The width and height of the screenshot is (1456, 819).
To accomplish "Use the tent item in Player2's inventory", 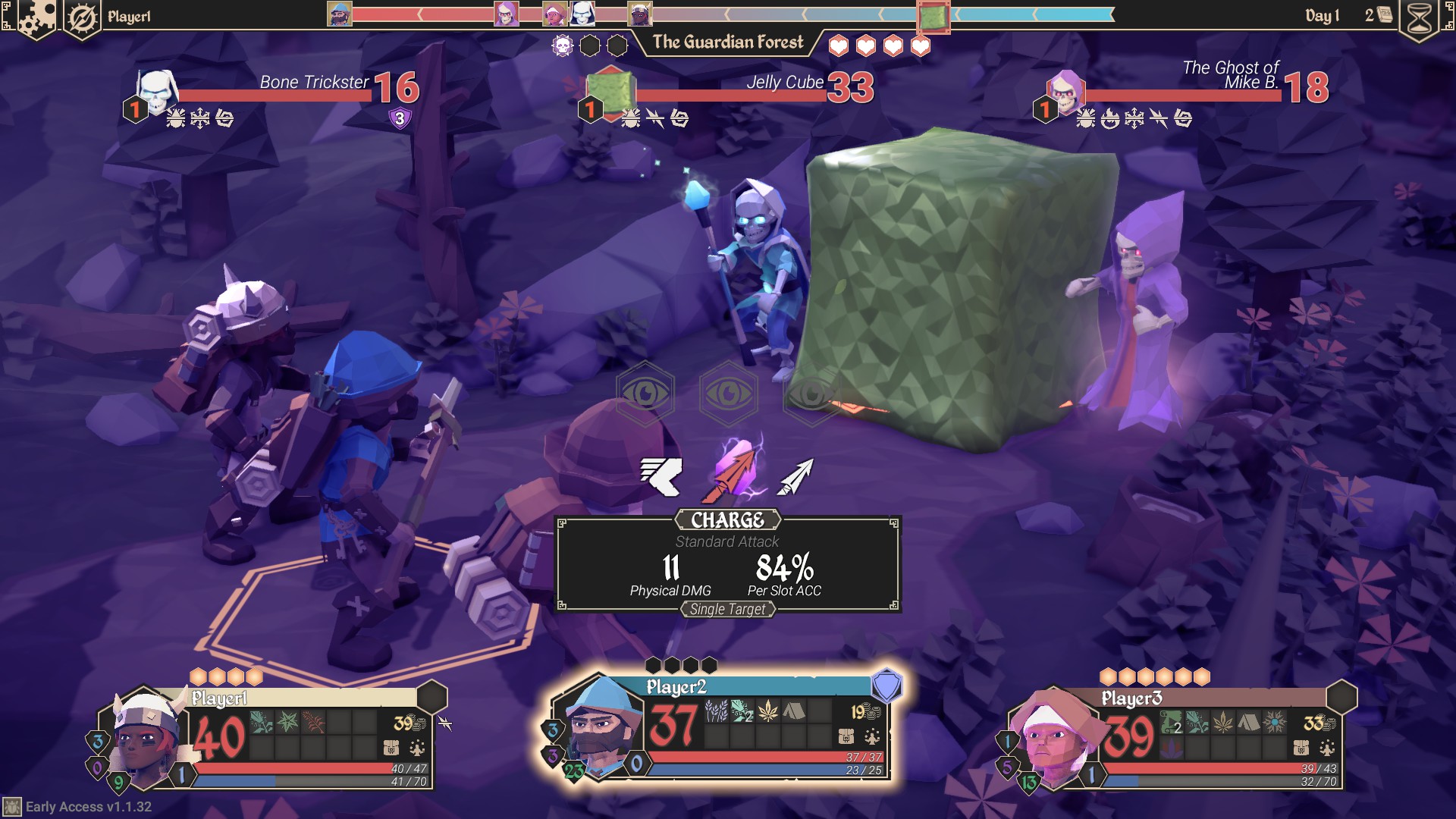I will (x=793, y=711).
